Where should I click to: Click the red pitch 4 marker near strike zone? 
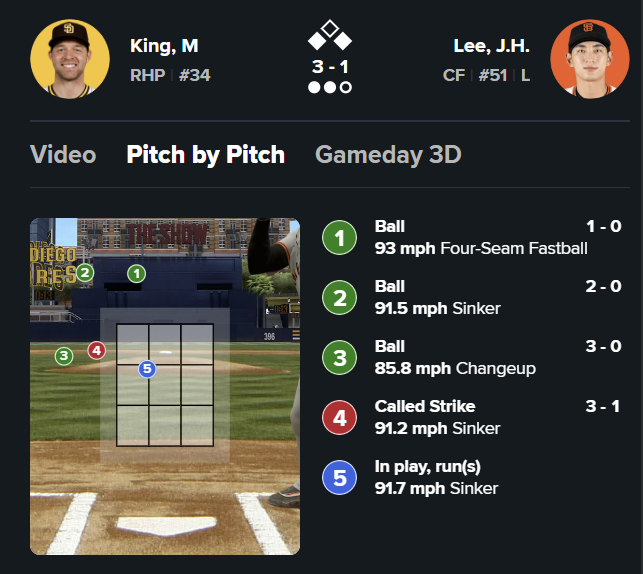click(96, 350)
